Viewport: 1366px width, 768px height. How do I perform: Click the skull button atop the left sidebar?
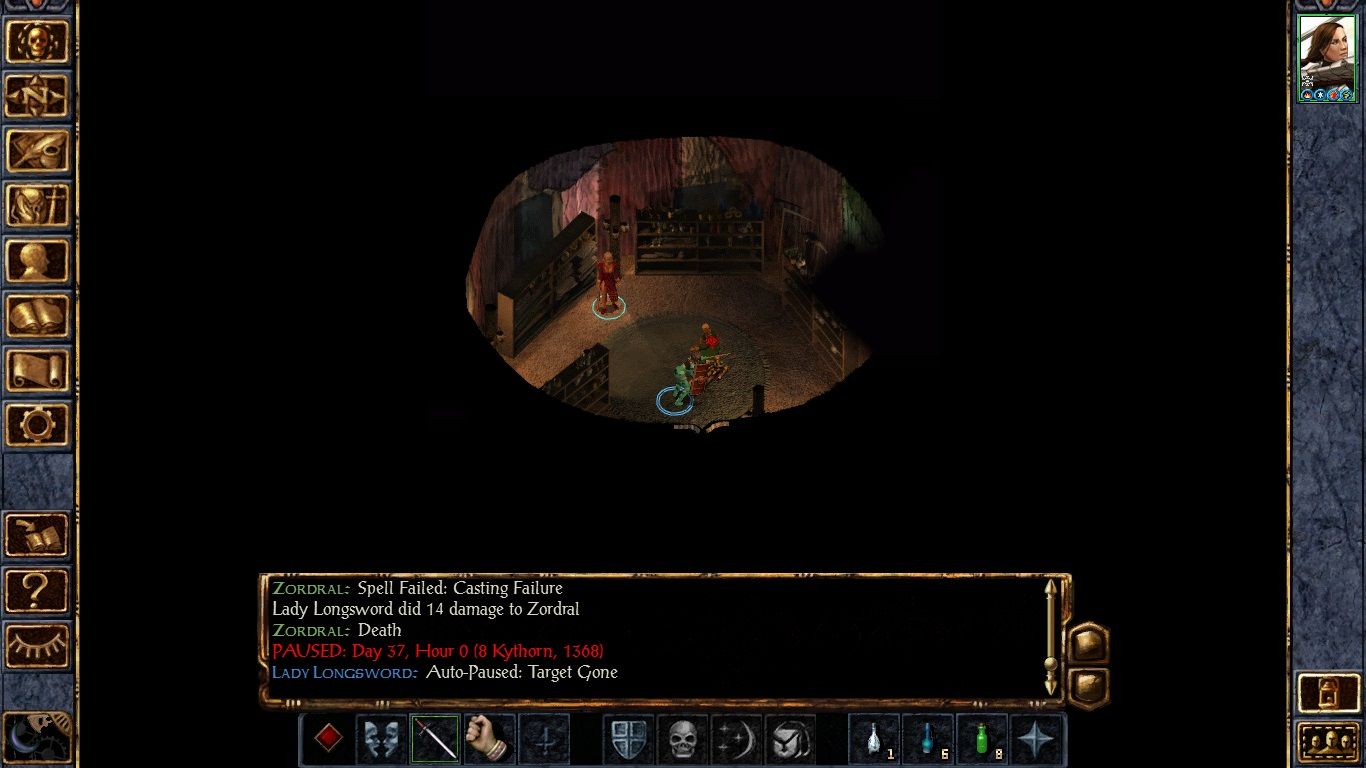coord(38,41)
